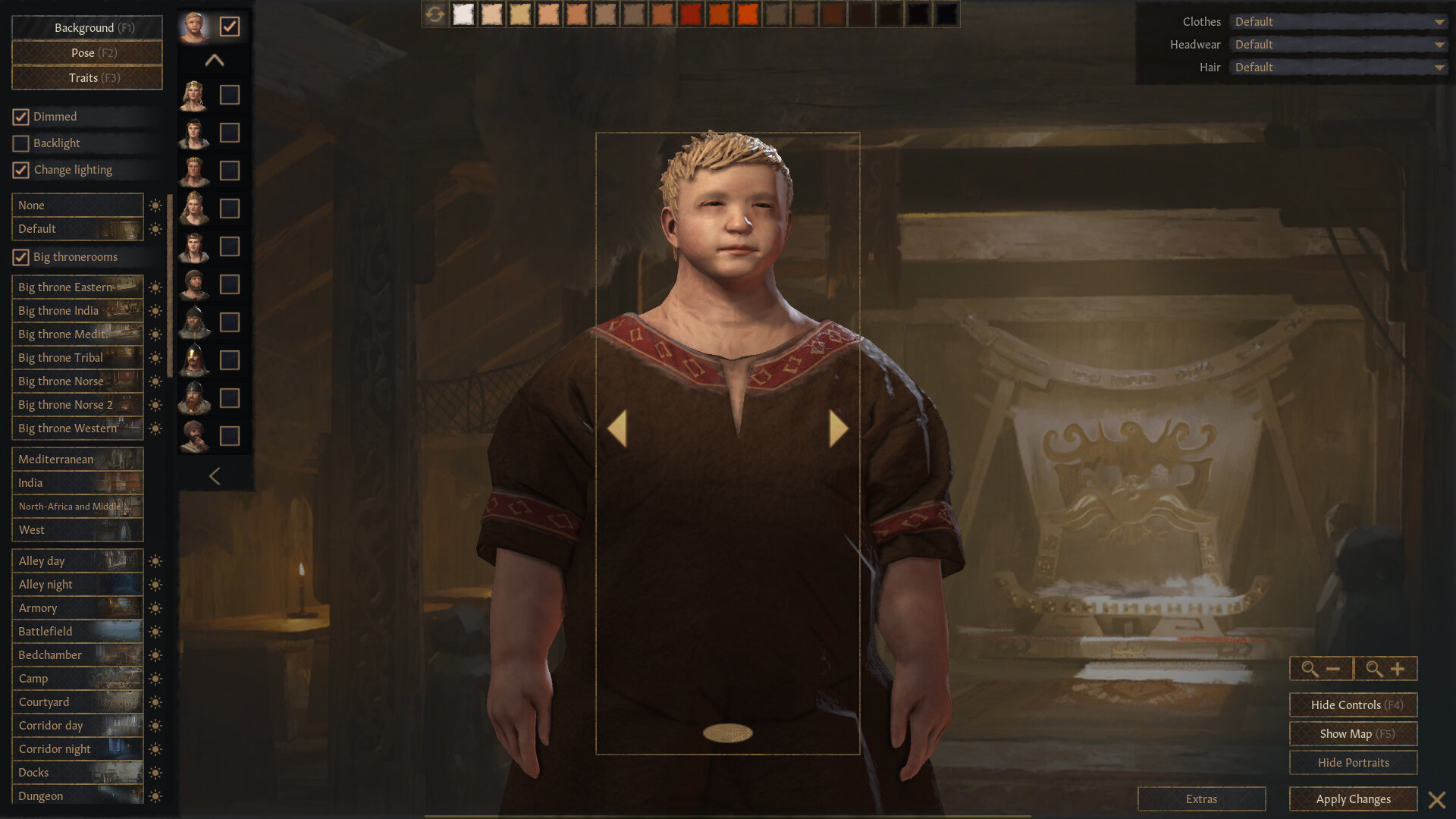Click the sun icon next to Battlefield

[155, 631]
